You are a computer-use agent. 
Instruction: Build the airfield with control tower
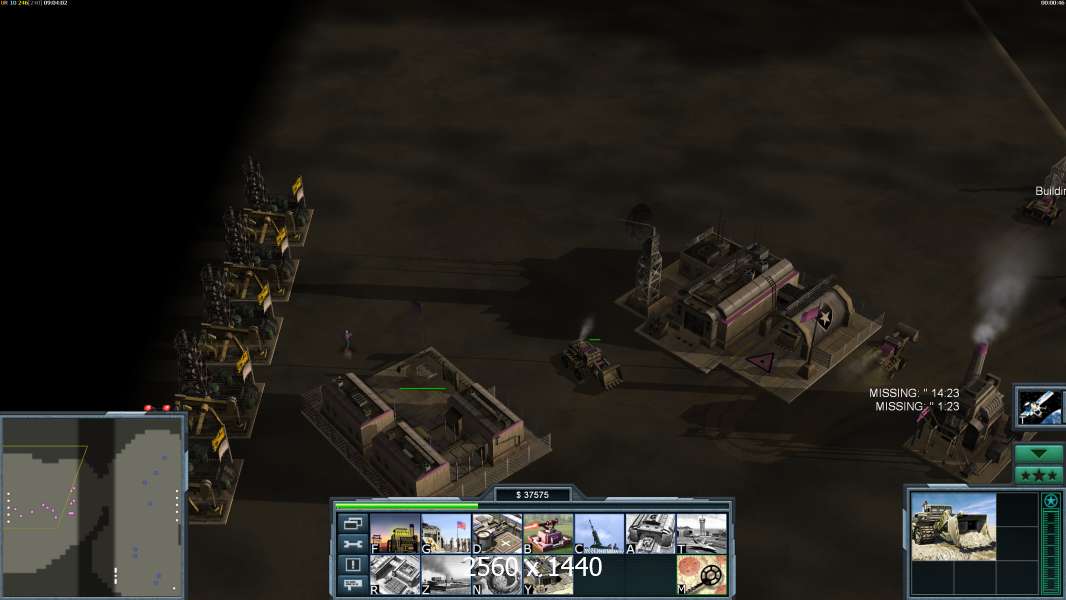701,533
